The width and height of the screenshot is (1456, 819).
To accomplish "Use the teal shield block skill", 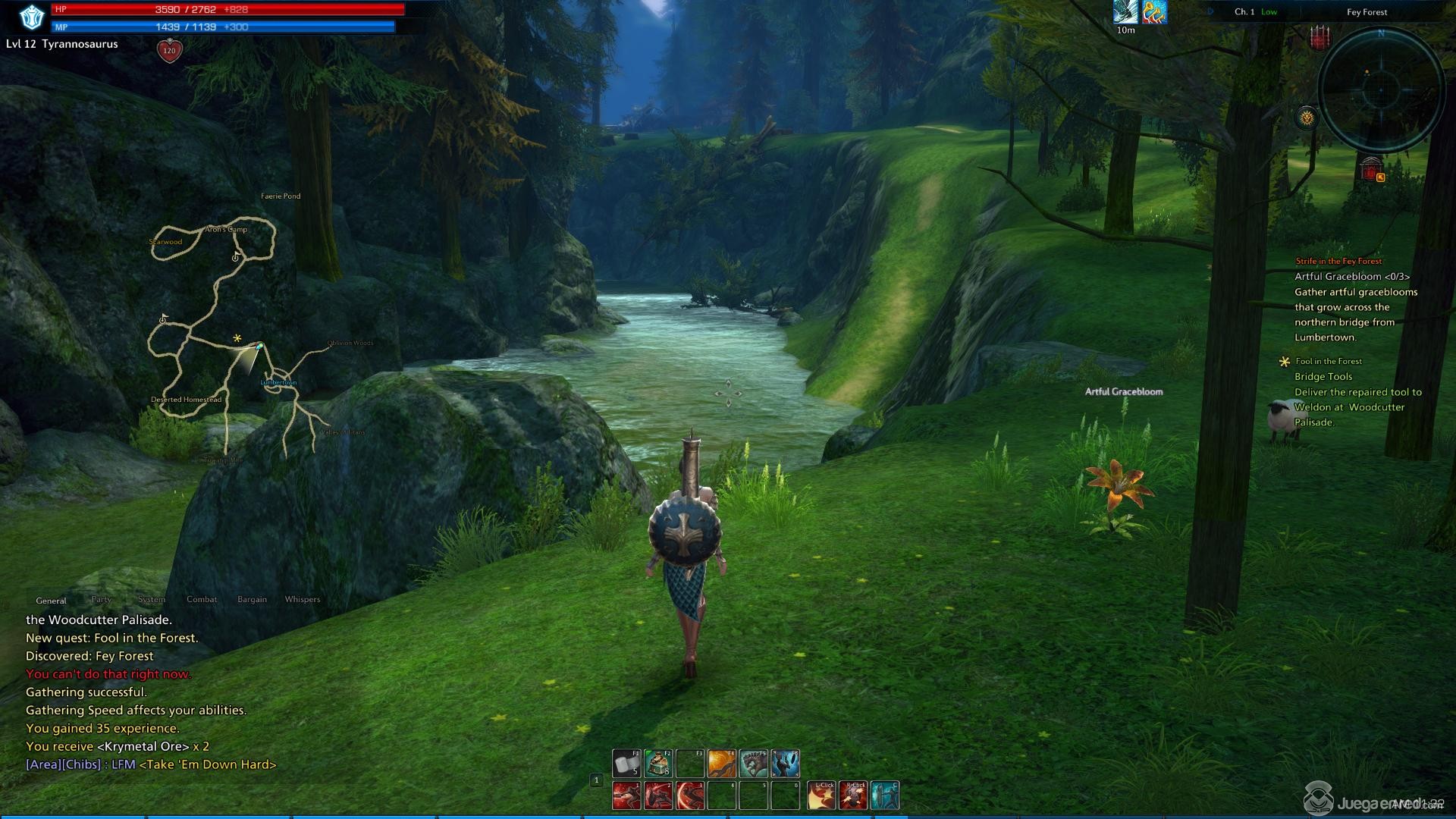I will point(885,795).
